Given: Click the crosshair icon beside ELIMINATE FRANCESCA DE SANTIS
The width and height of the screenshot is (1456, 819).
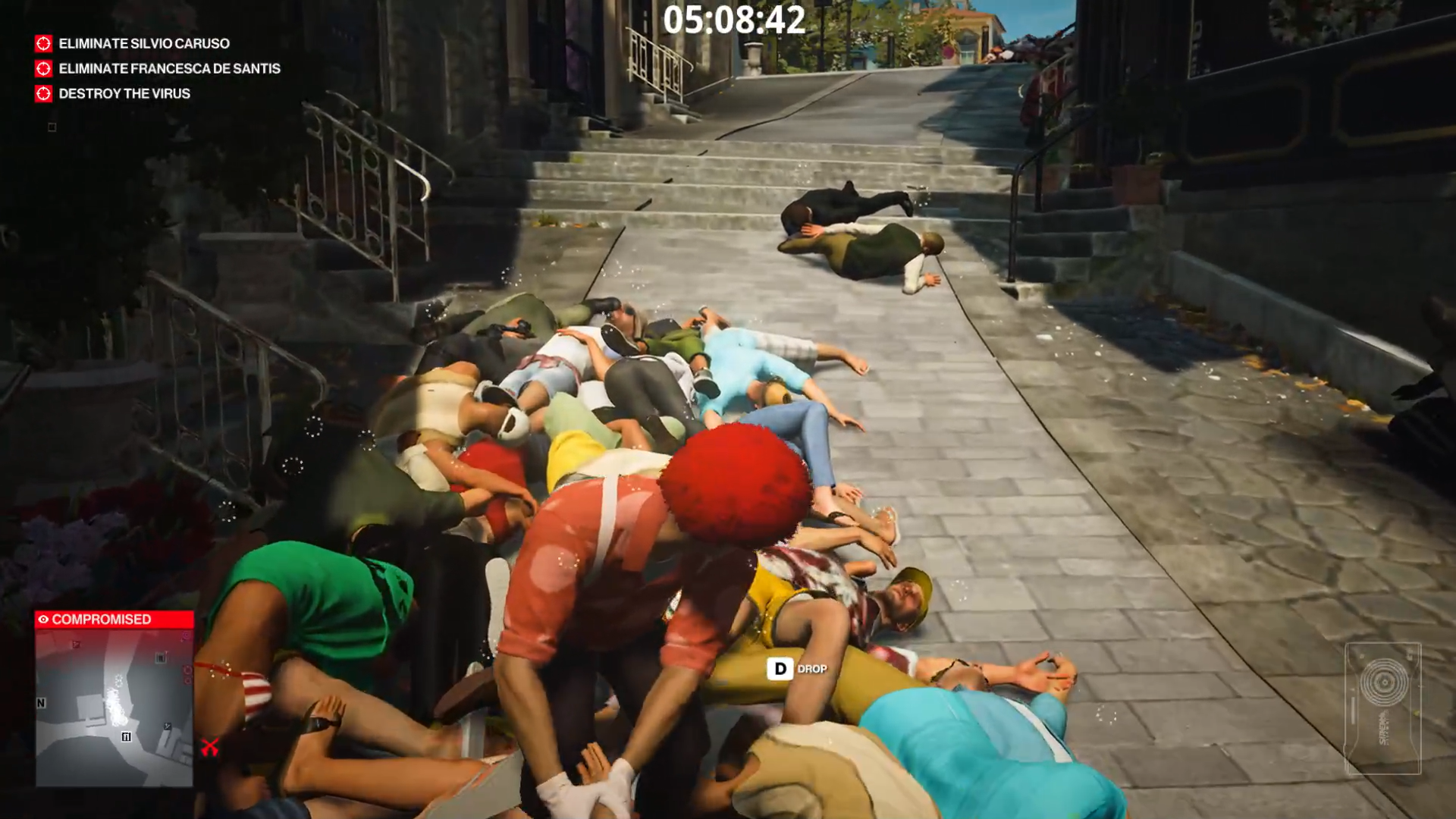Looking at the screenshot, I should pyautogui.click(x=42, y=69).
